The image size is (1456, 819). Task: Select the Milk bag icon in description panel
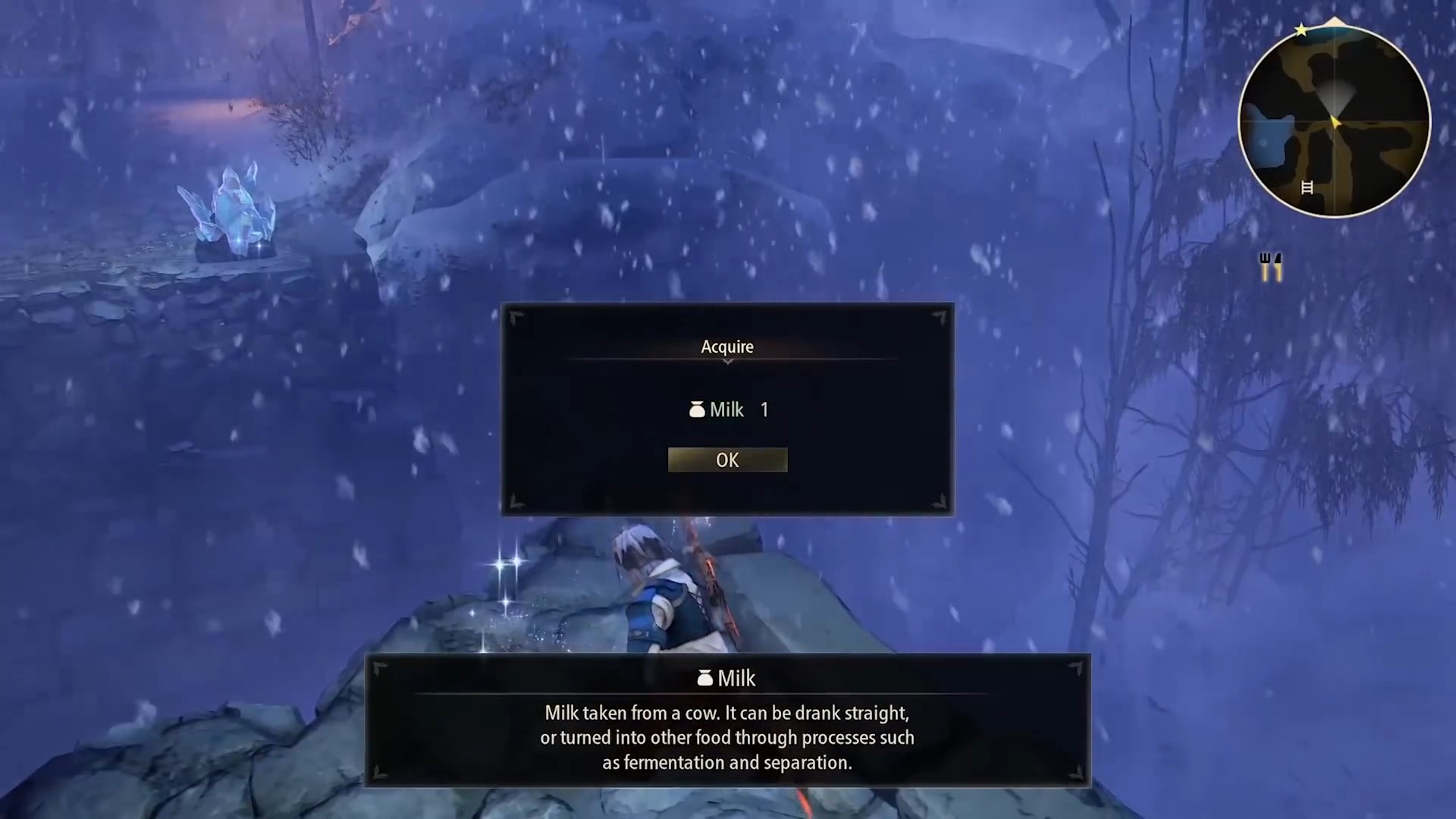pyautogui.click(x=704, y=679)
